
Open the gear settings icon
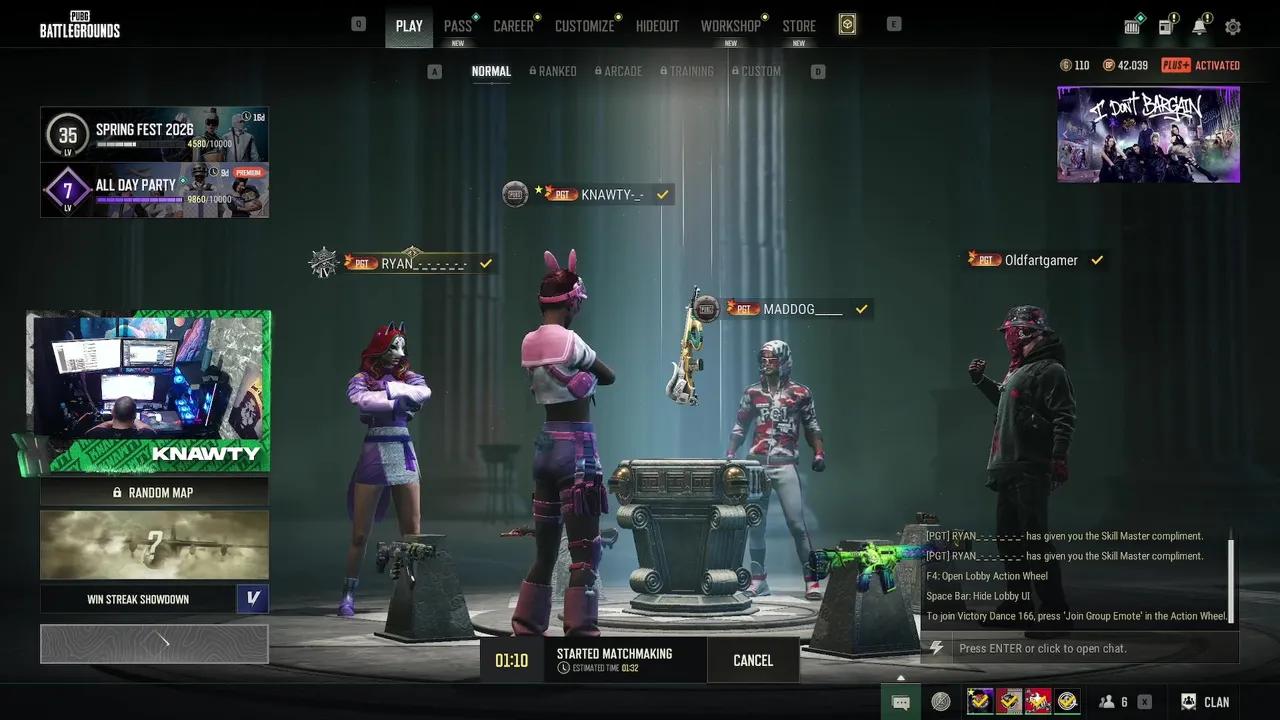pos(1232,27)
